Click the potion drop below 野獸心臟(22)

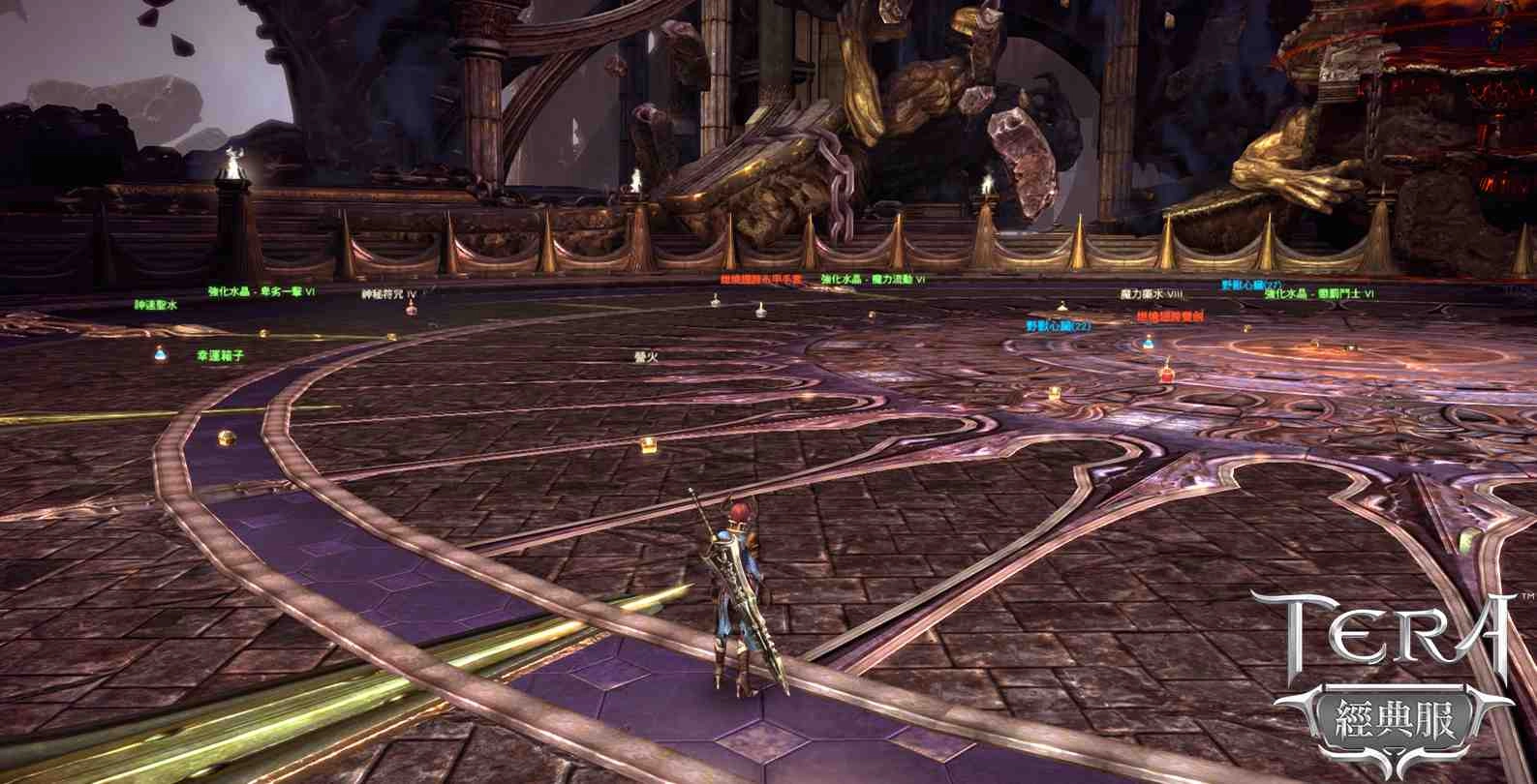click(x=1147, y=341)
